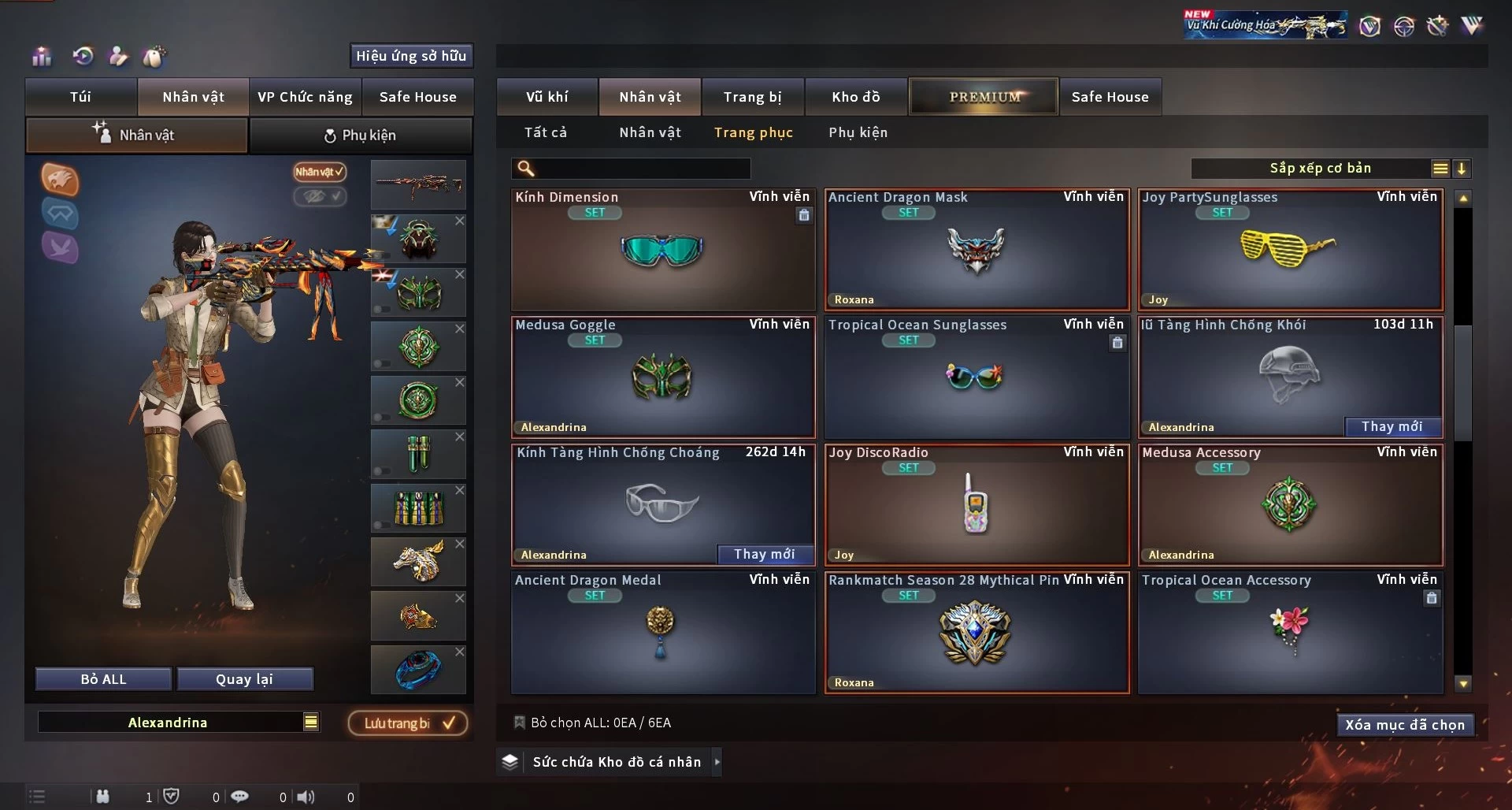Pick the Ancient Dragon Medal item
Screen dimensions: 1512x810
click(x=662, y=634)
